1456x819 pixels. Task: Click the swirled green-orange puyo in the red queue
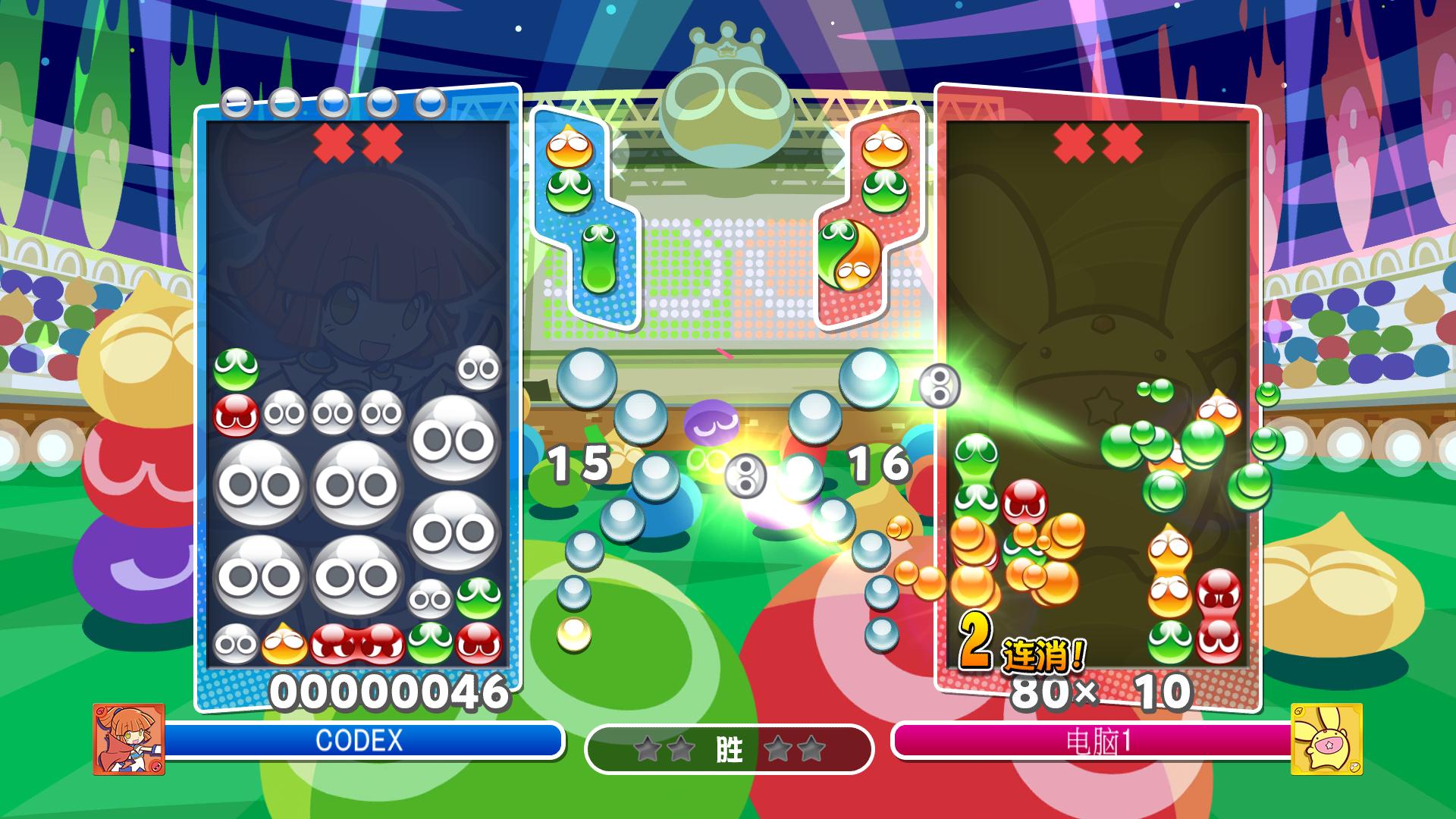[x=849, y=254]
